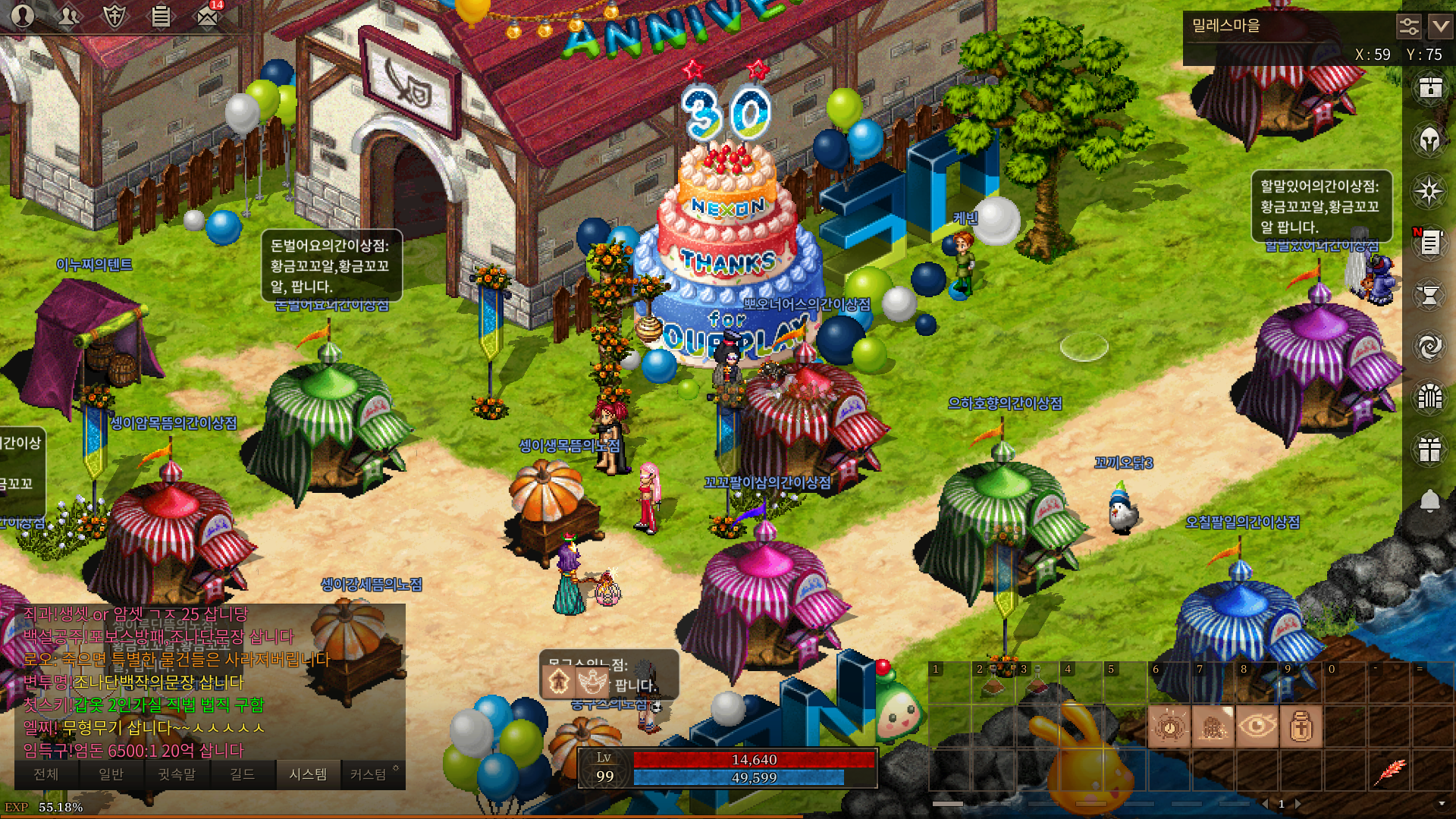This screenshot has width=1456, height=819.
Task: Collapse the minimap panel with arrow button
Action: (x=1440, y=27)
